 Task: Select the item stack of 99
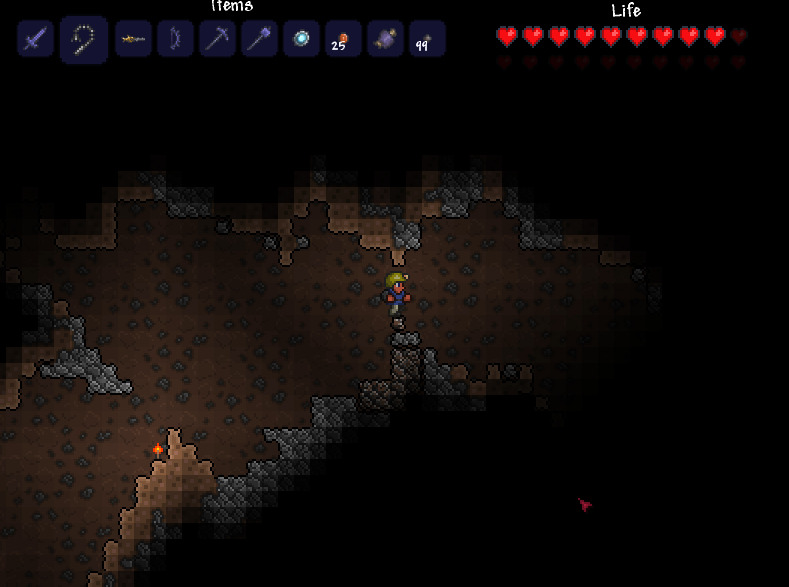point(427,40)
